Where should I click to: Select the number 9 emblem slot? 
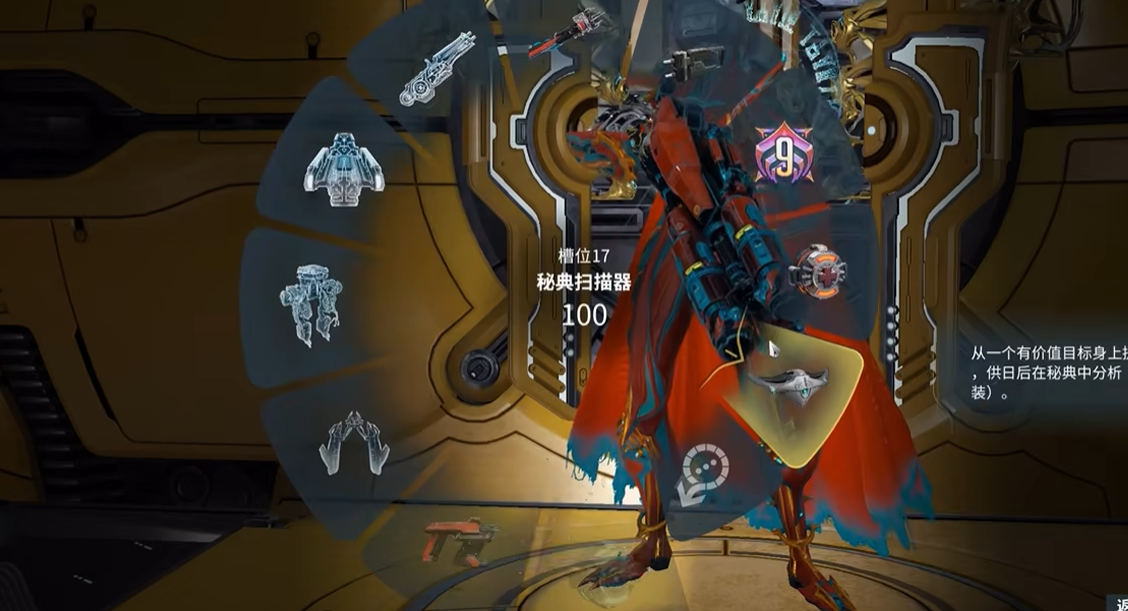783,155
